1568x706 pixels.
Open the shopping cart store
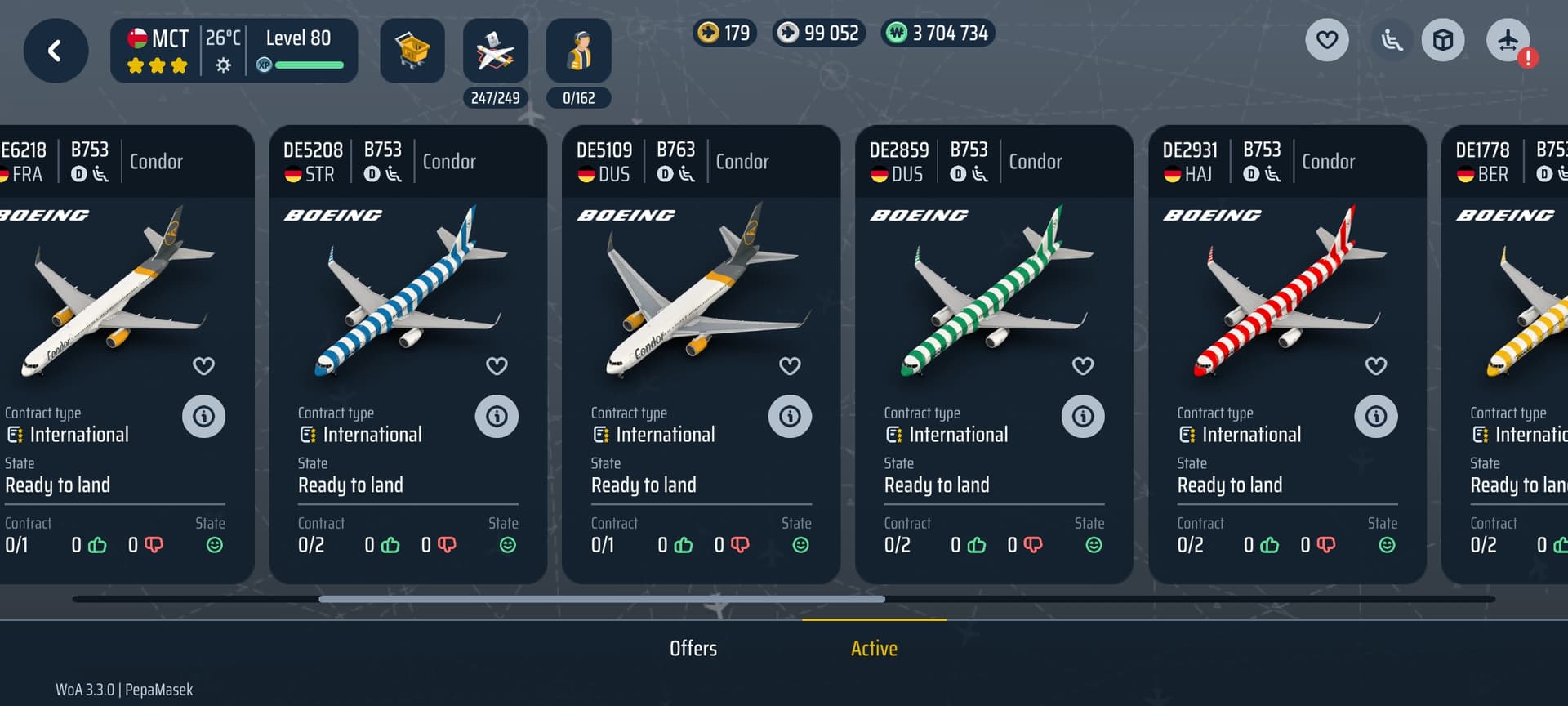coord(412,51)
